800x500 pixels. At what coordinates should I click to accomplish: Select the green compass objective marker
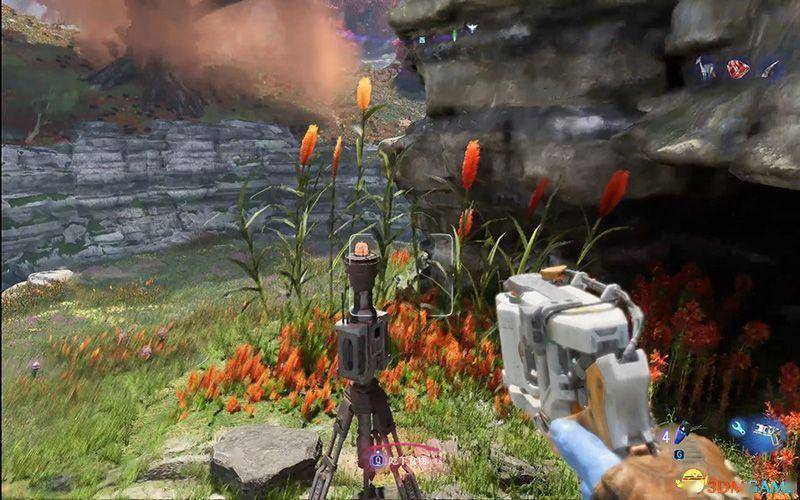(453, 36)
